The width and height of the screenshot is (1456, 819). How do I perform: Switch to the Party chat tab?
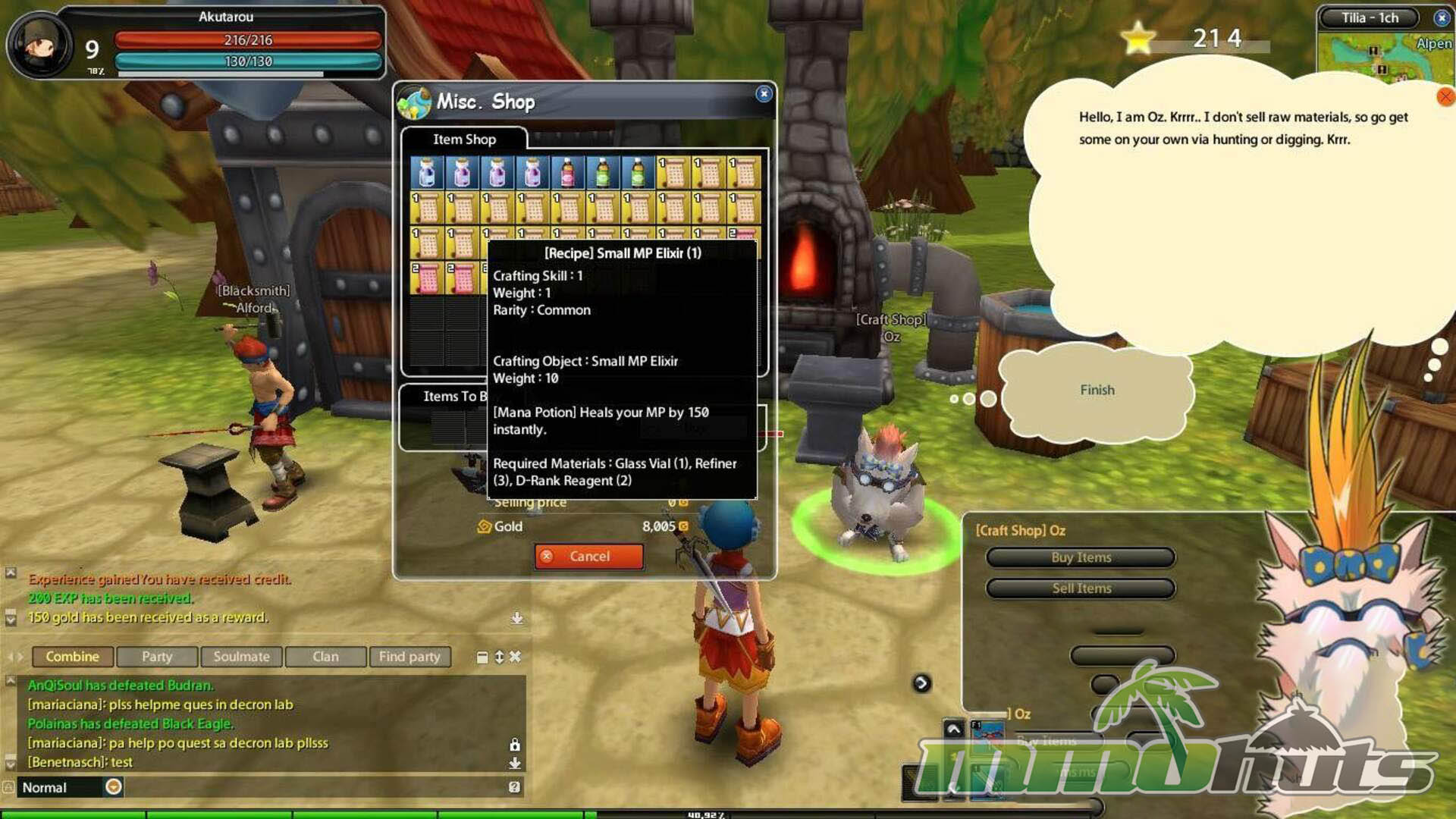click(x=157, y=657)
